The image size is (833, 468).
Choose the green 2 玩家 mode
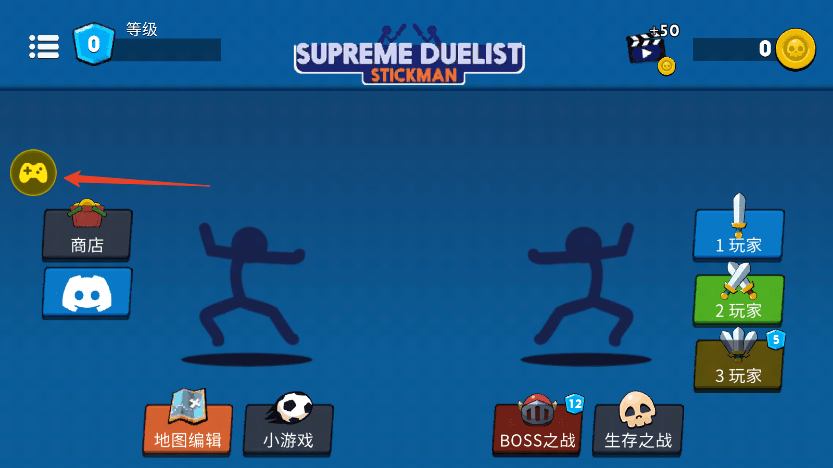point(739,299)
